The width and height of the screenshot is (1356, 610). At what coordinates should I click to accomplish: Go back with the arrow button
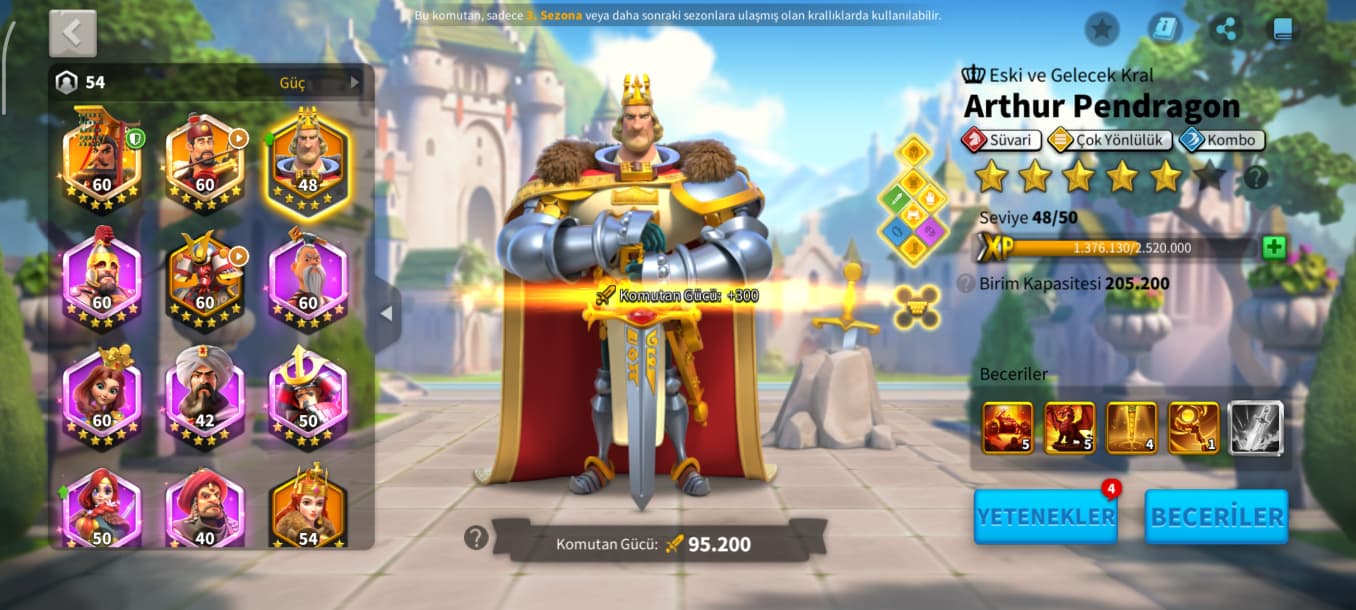coord(72,33)
